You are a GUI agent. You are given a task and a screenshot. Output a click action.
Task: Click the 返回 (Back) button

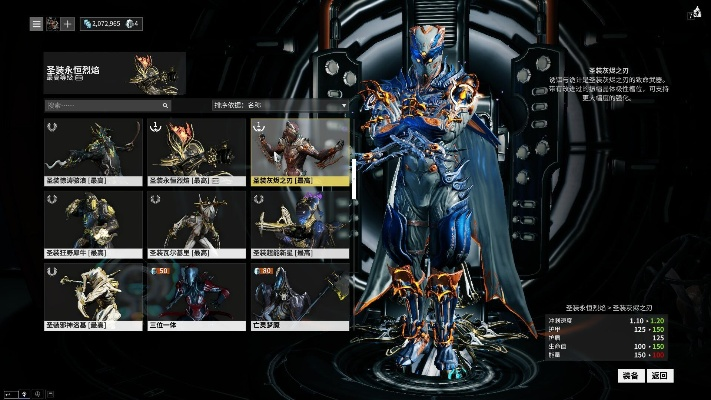(658, 376)
